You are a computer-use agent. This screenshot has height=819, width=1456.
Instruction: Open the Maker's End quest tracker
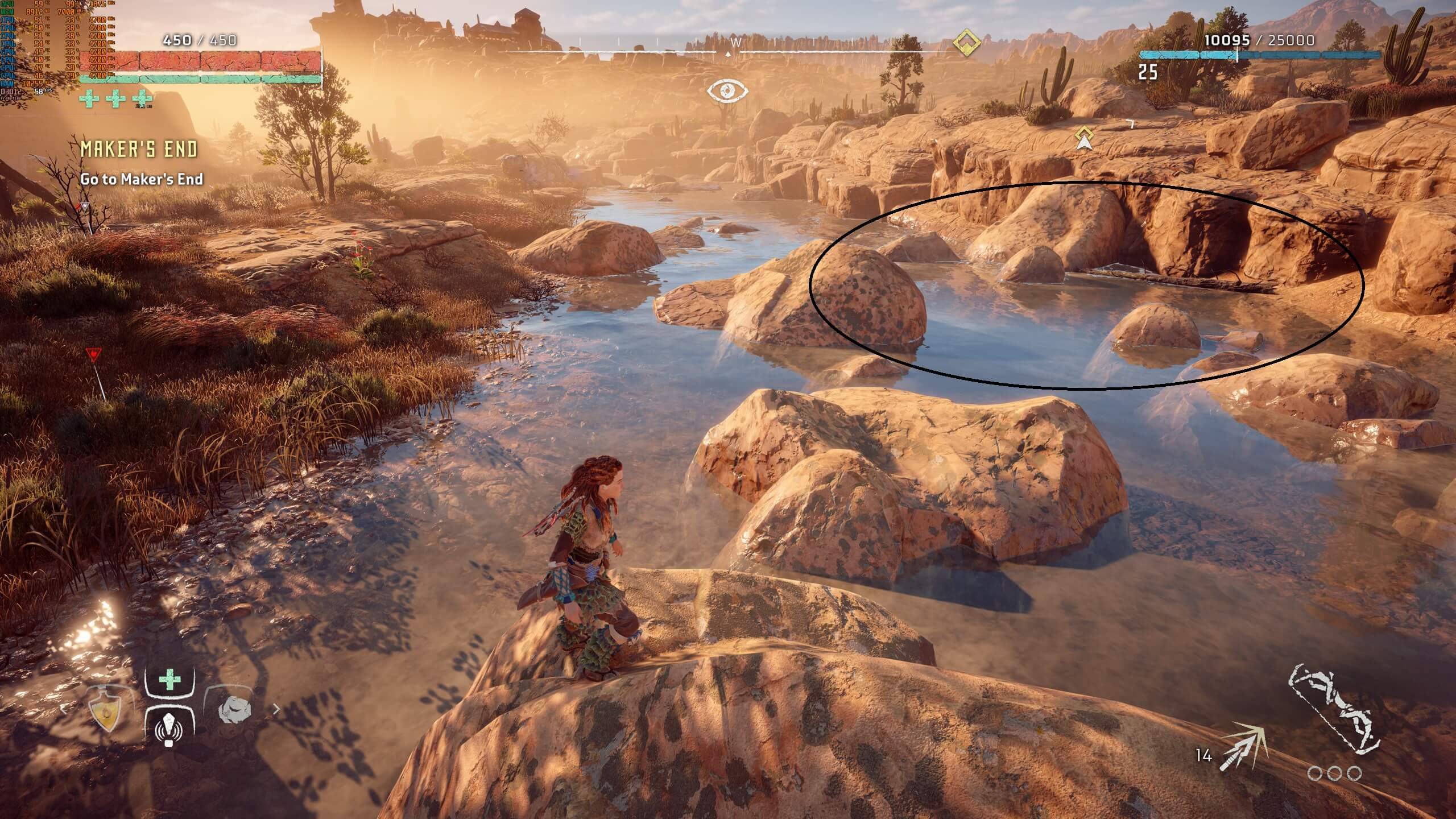pyautogui.click(x=139, y=150)
